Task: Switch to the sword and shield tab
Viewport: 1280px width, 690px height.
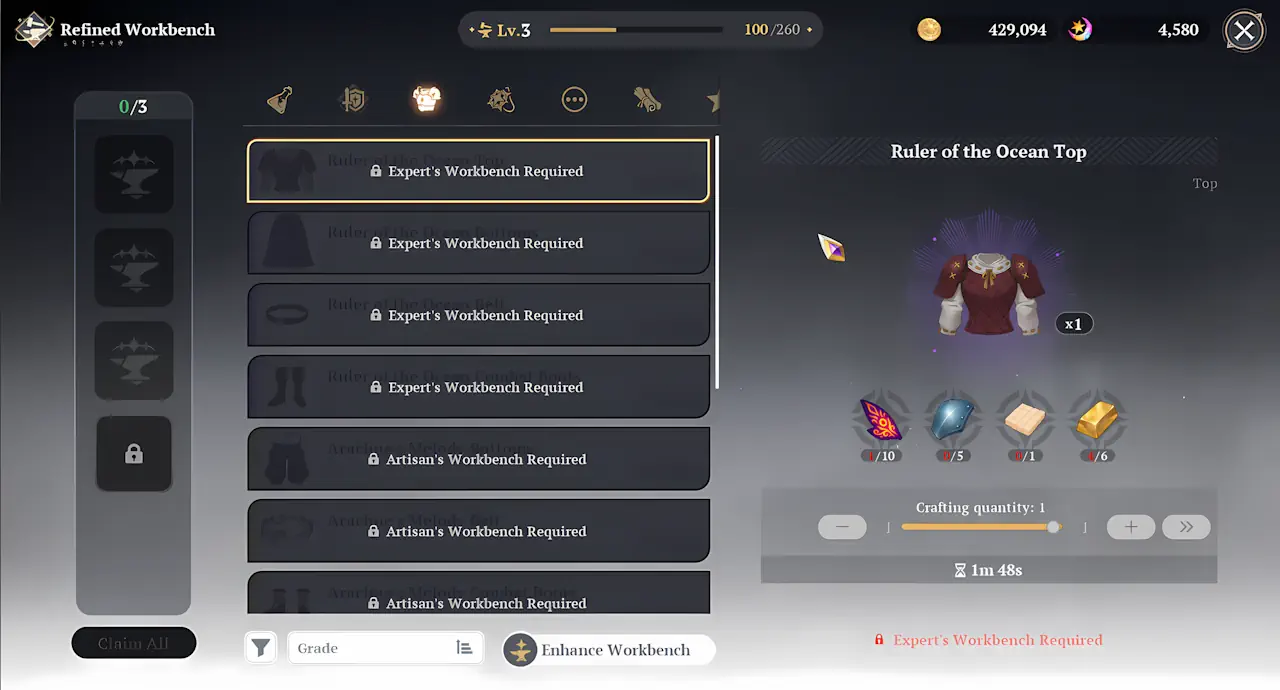Action: pyautogui.click(x=353, y=100)
